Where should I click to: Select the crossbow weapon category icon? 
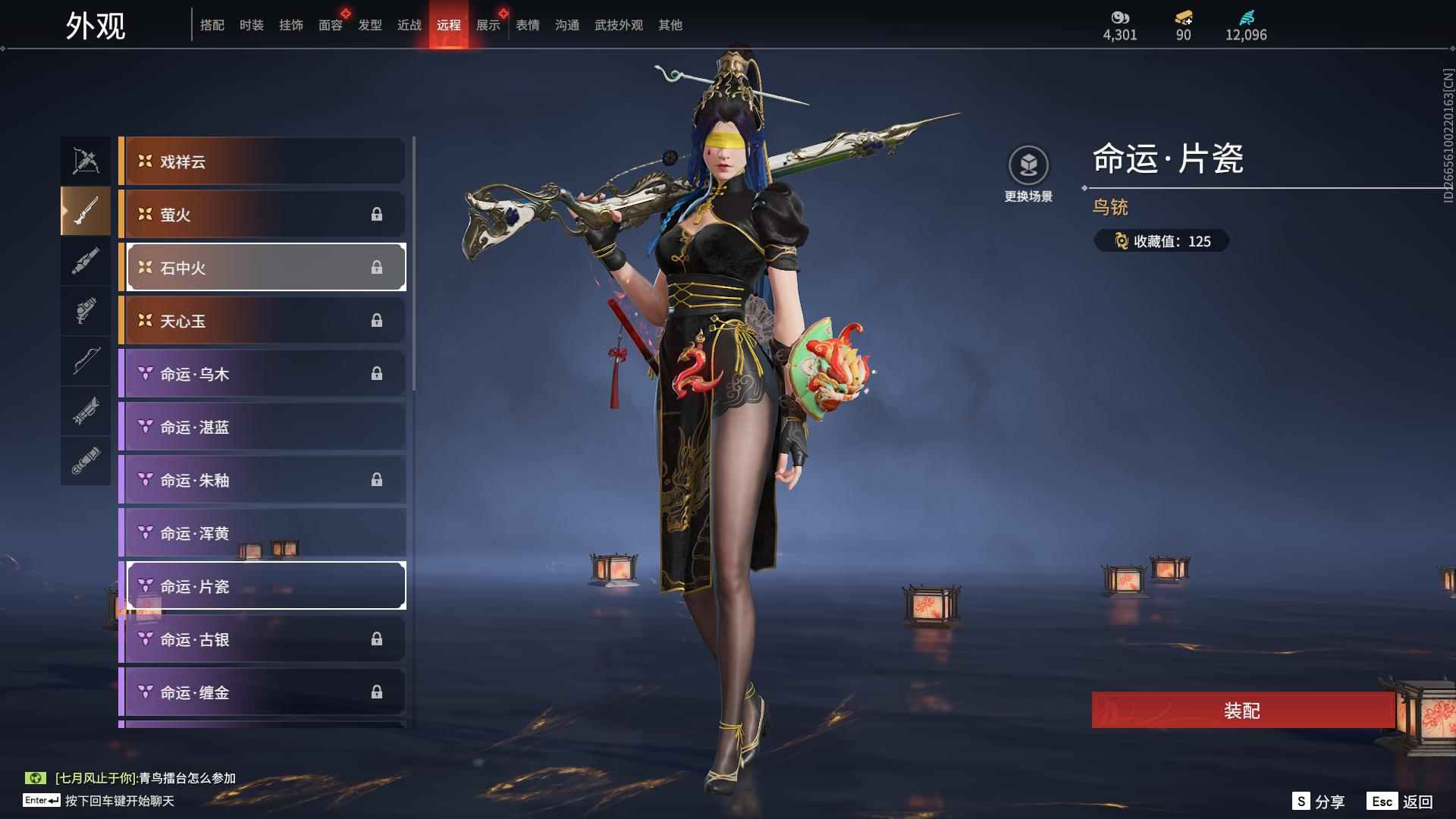point(86,161)
